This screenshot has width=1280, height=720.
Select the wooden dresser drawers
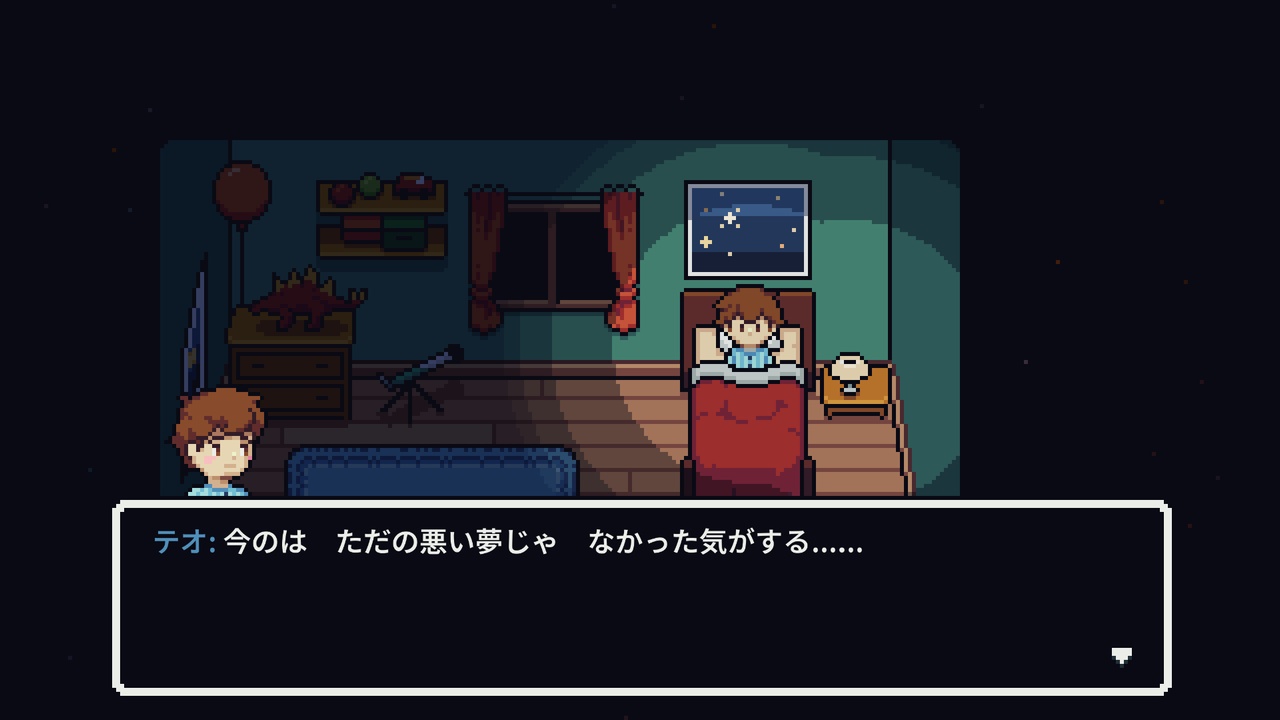(290, 370)
